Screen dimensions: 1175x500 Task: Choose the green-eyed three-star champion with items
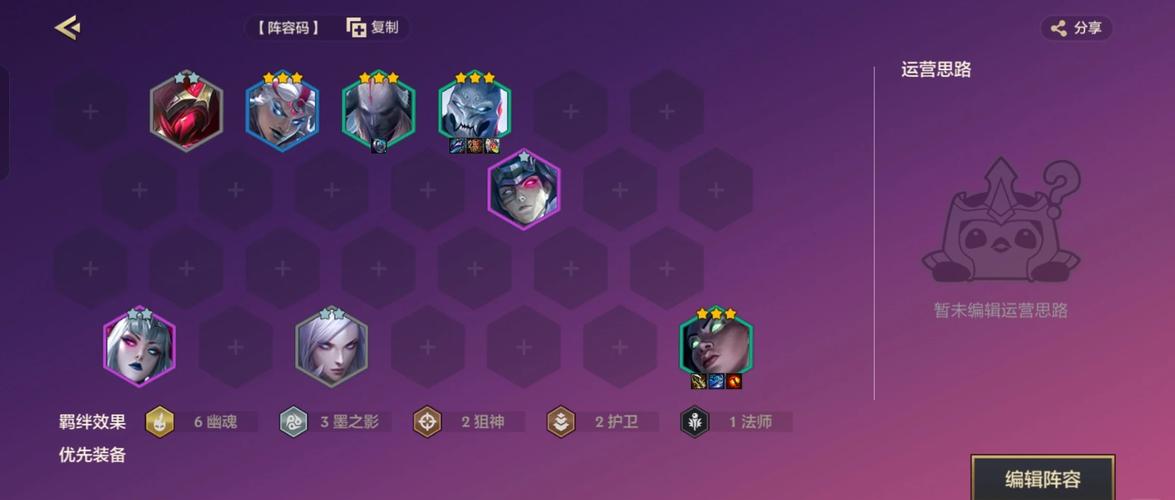(x=716, y=346)
